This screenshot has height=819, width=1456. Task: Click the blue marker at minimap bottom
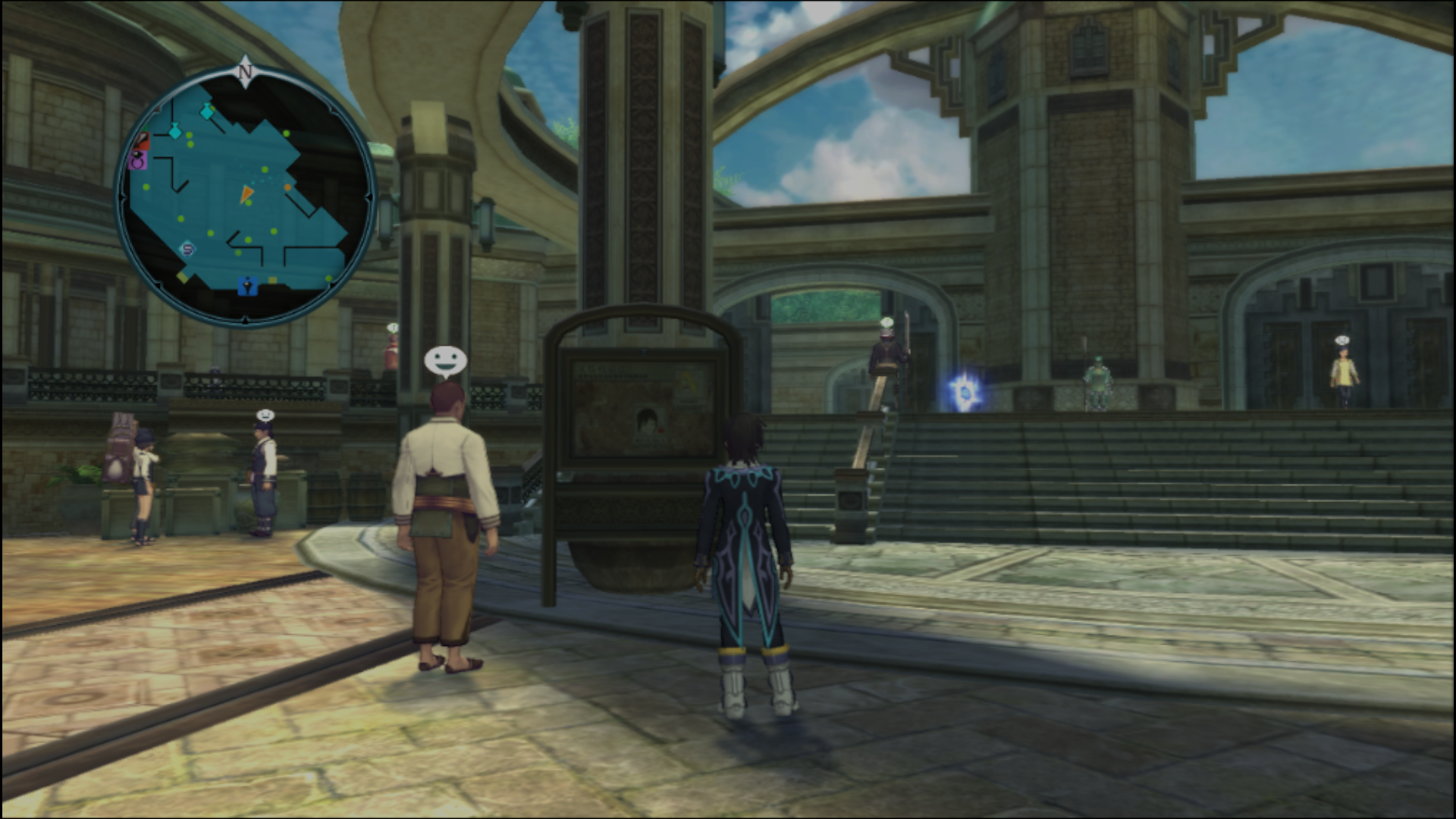tap(248, 286)
